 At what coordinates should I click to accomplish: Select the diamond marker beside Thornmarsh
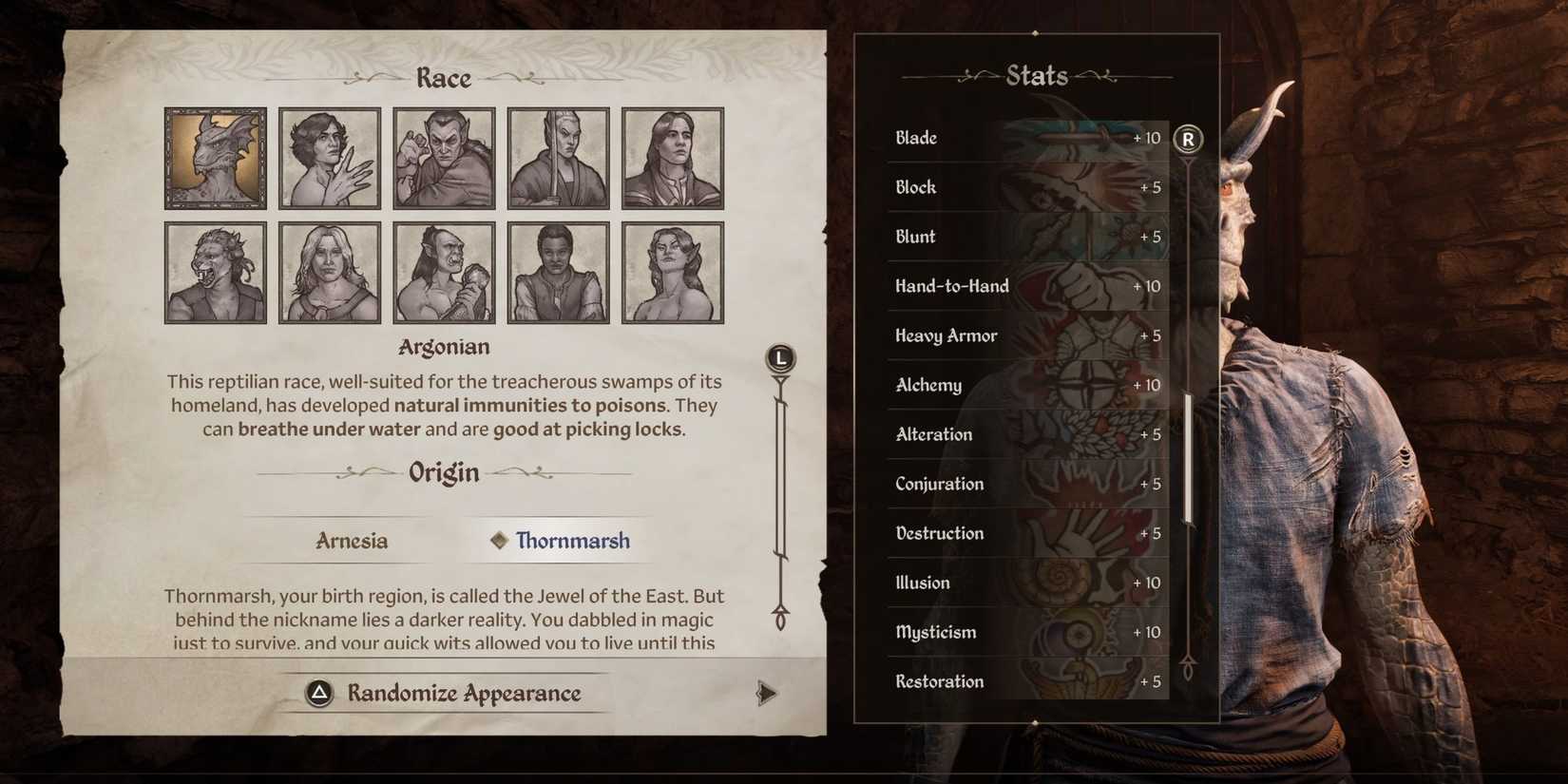click(x=497, y=541)
